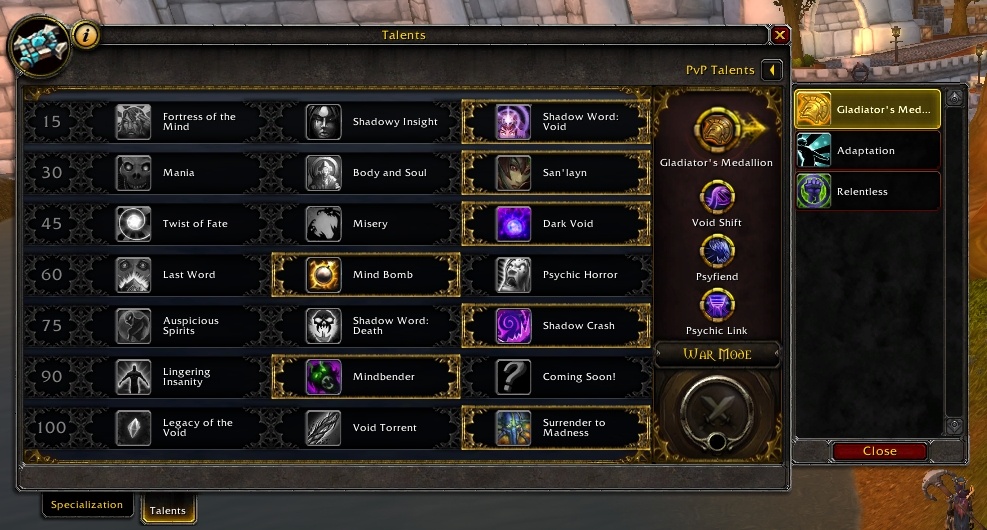Click the red Close button
Image resolution: width=987 pixels, height=530 pixels.
[x=879, y=451]
